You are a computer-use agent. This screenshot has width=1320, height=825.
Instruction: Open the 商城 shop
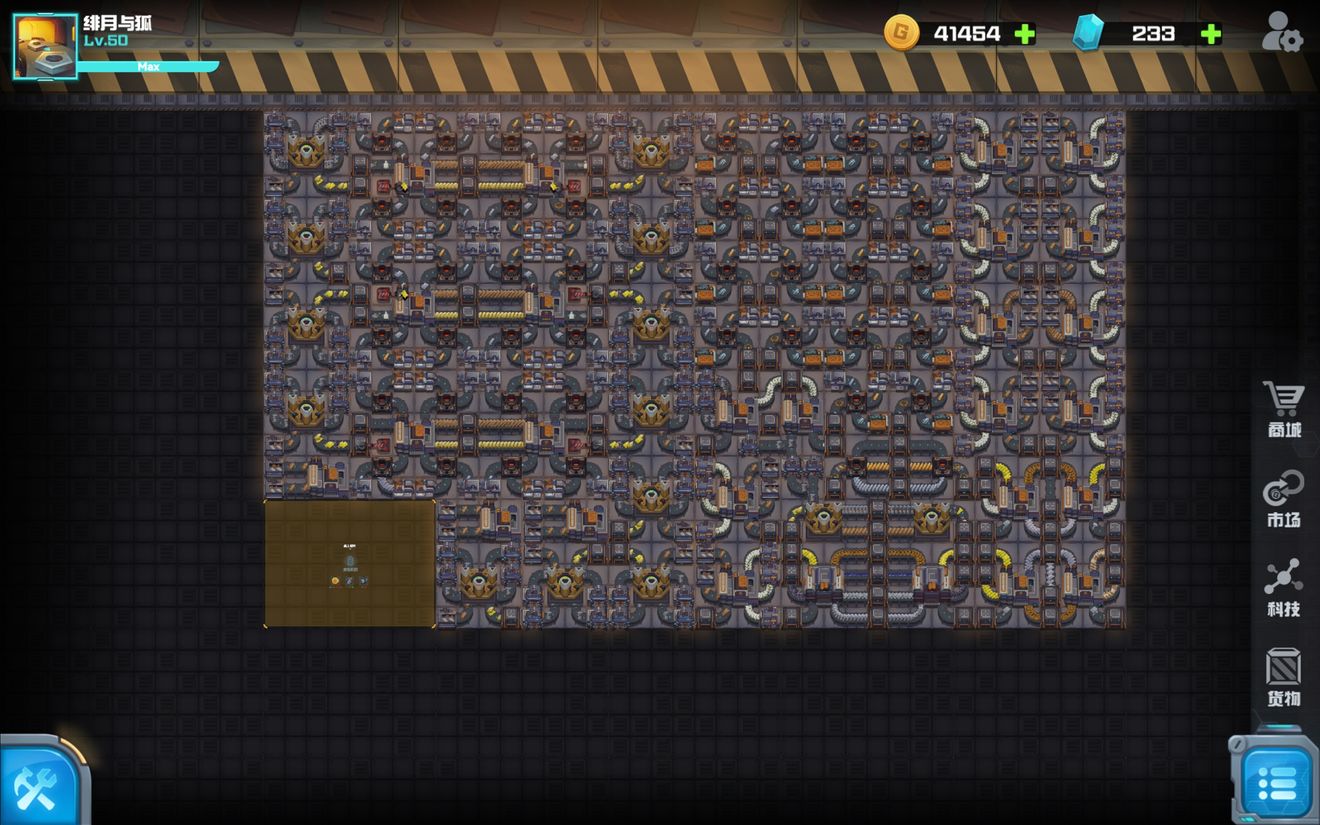point(1283,409)
